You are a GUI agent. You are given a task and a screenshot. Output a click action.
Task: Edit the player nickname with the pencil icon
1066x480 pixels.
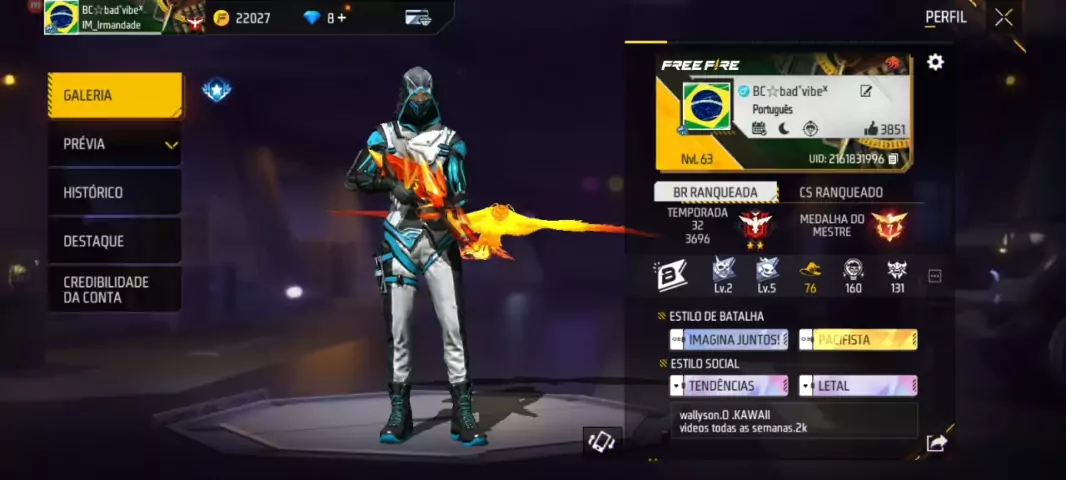[866, 91]
